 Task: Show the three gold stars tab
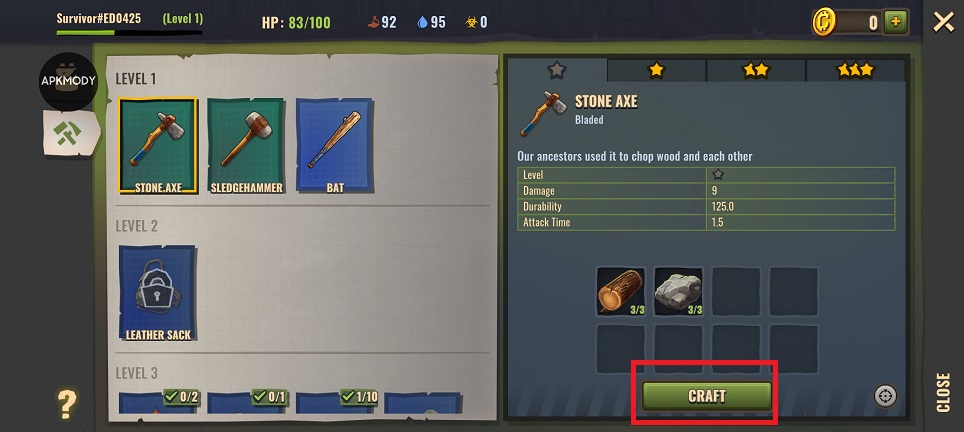pos(856,70)
